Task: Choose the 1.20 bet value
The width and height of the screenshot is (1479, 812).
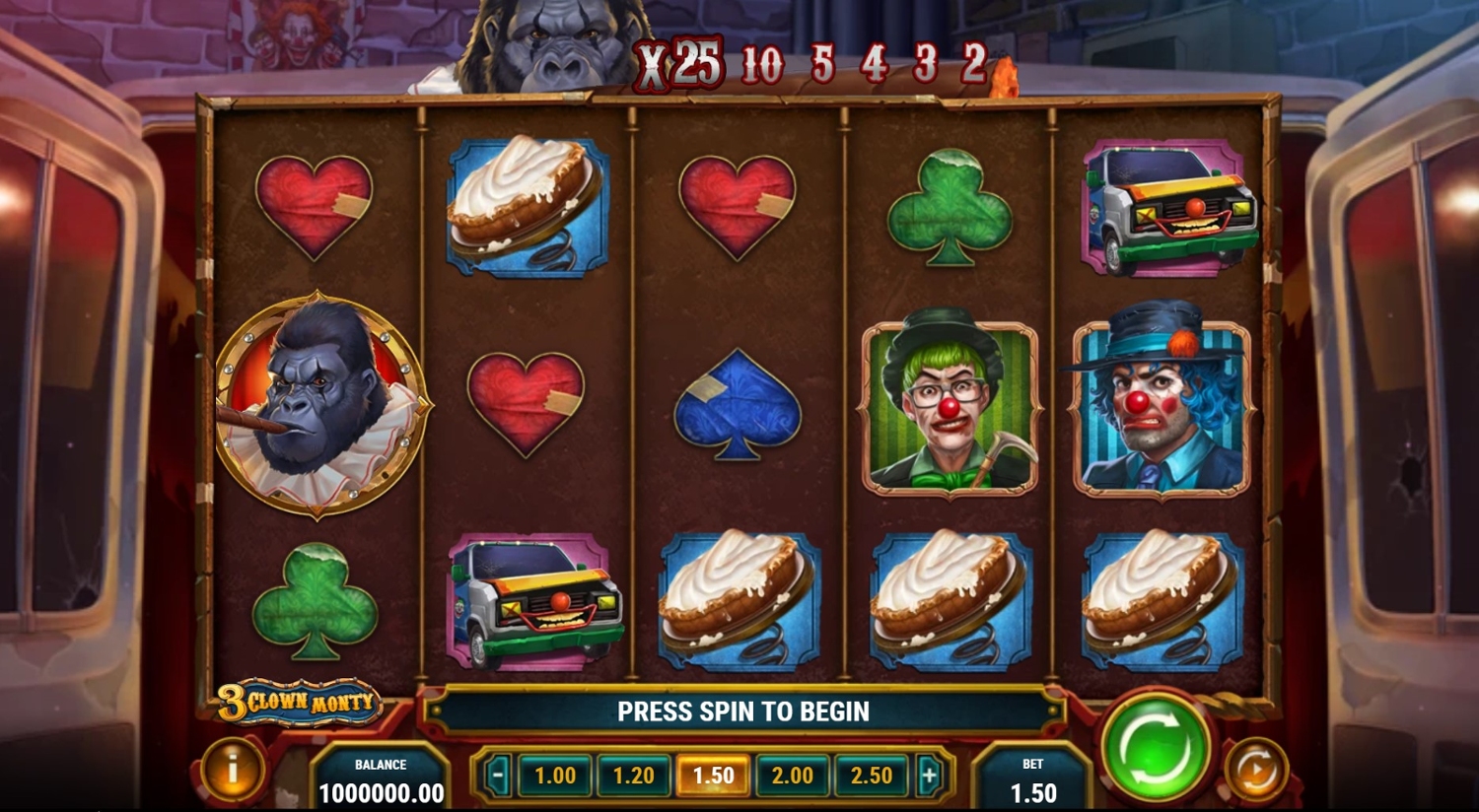Action: [x=633, y=776]
